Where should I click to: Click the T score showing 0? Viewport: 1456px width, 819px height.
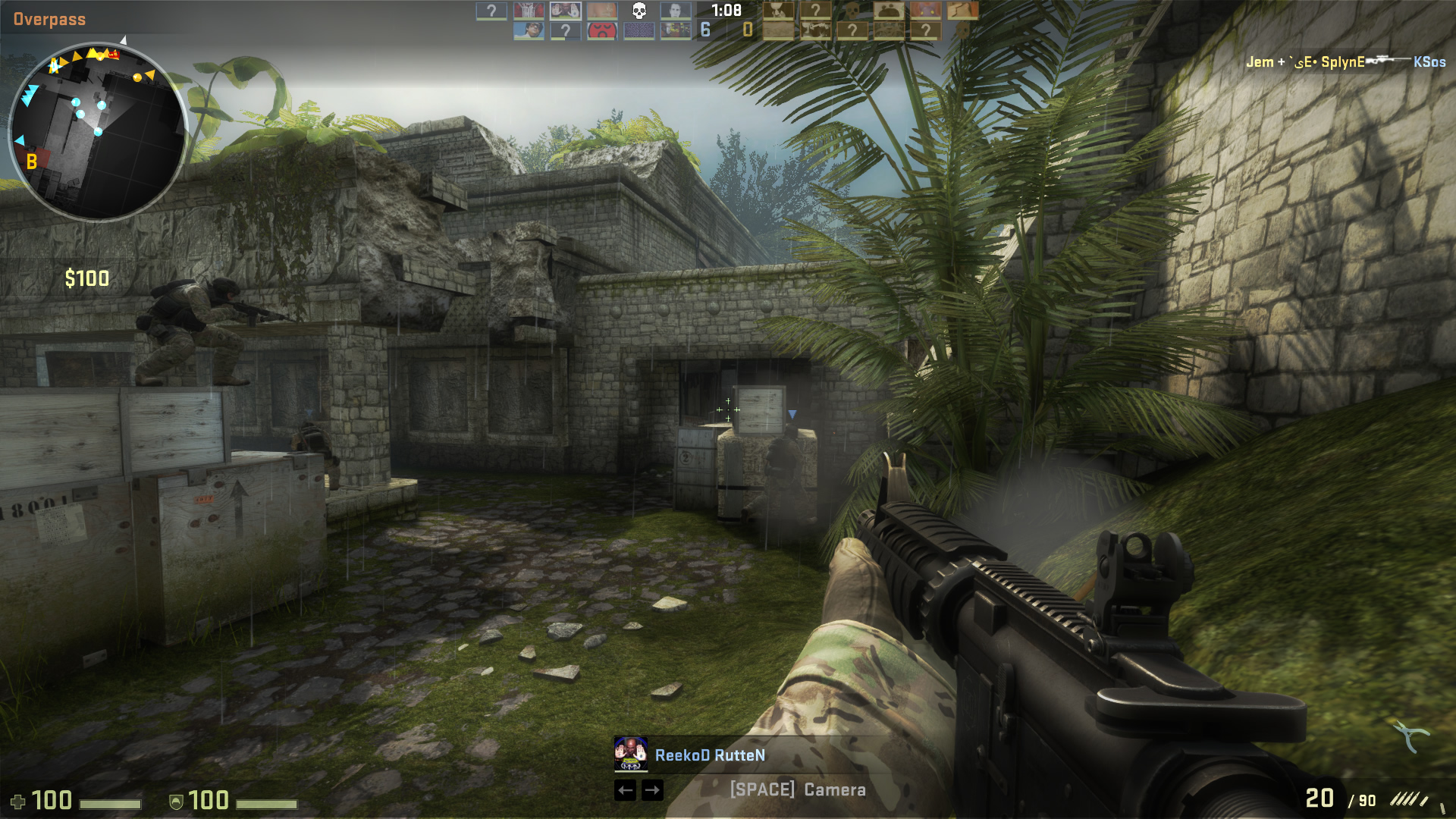click(x=748, y=30)
